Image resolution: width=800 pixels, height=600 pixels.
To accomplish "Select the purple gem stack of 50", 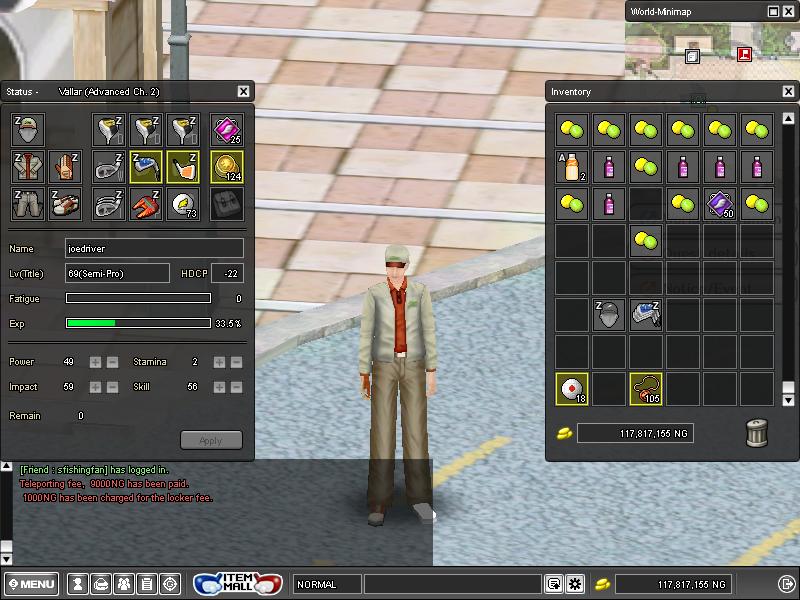I will pos(720,204).
